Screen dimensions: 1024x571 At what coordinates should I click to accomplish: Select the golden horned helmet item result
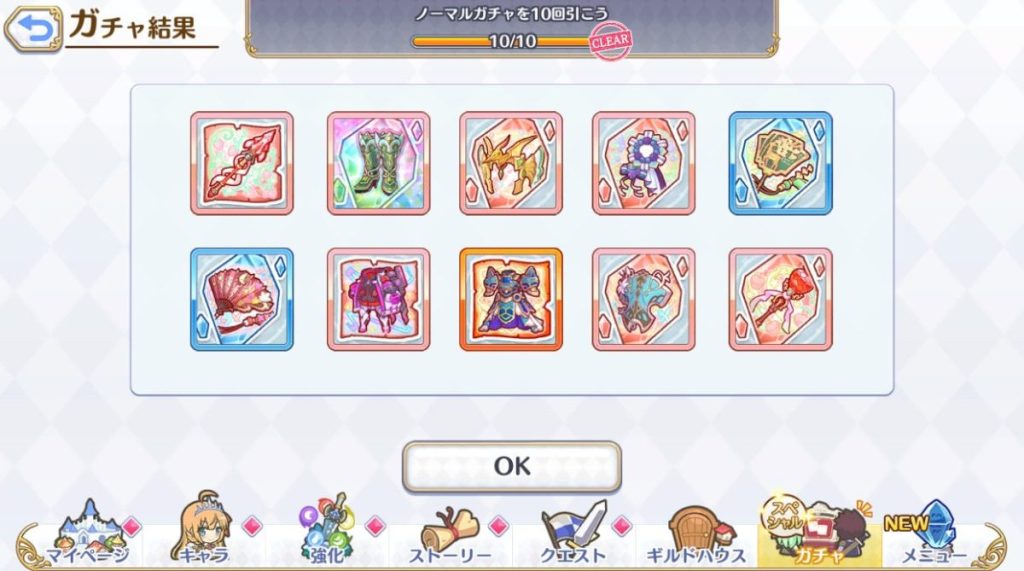(x=511, y=163)
